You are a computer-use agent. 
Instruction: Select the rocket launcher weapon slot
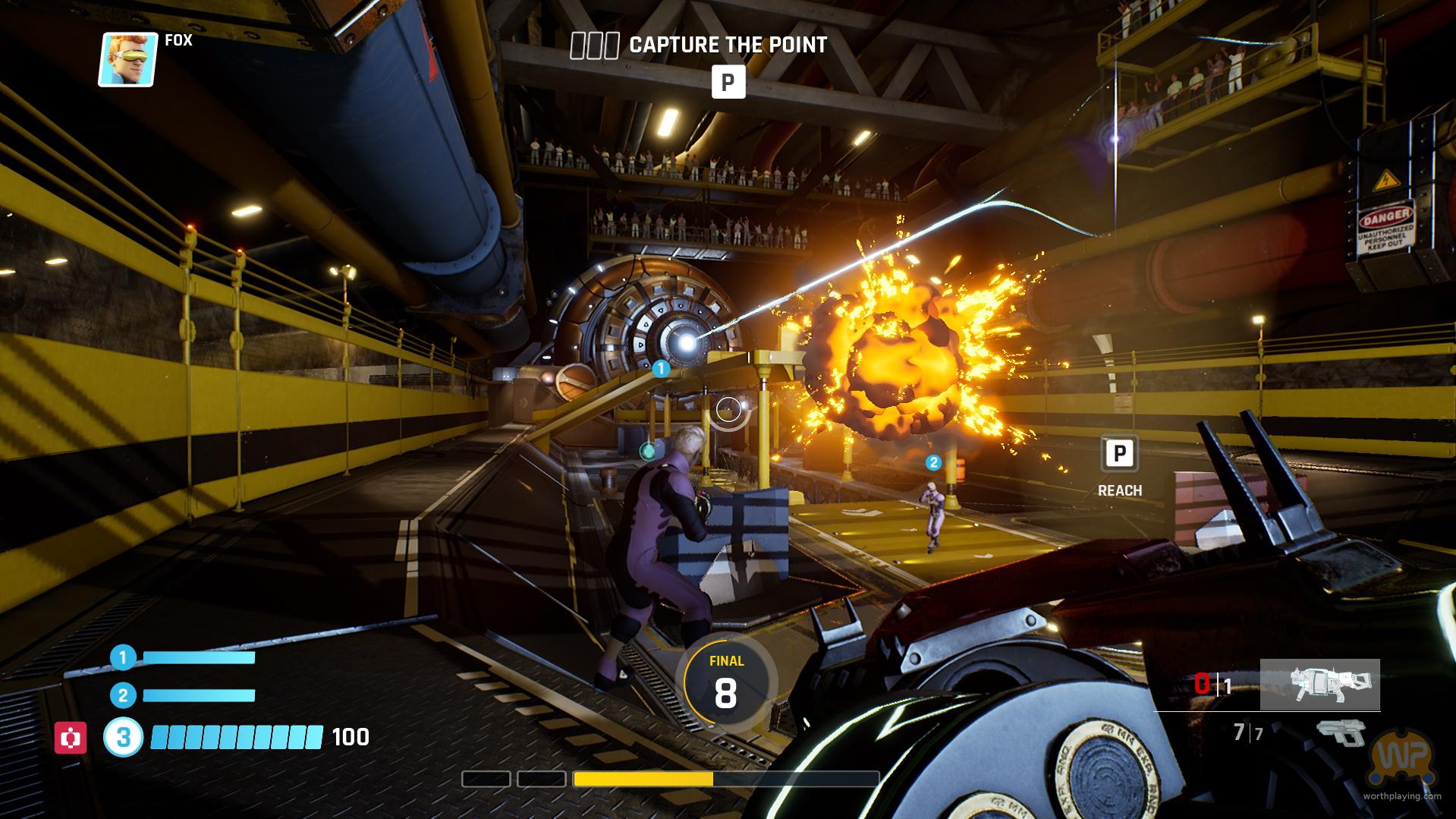coord(1319,684)
